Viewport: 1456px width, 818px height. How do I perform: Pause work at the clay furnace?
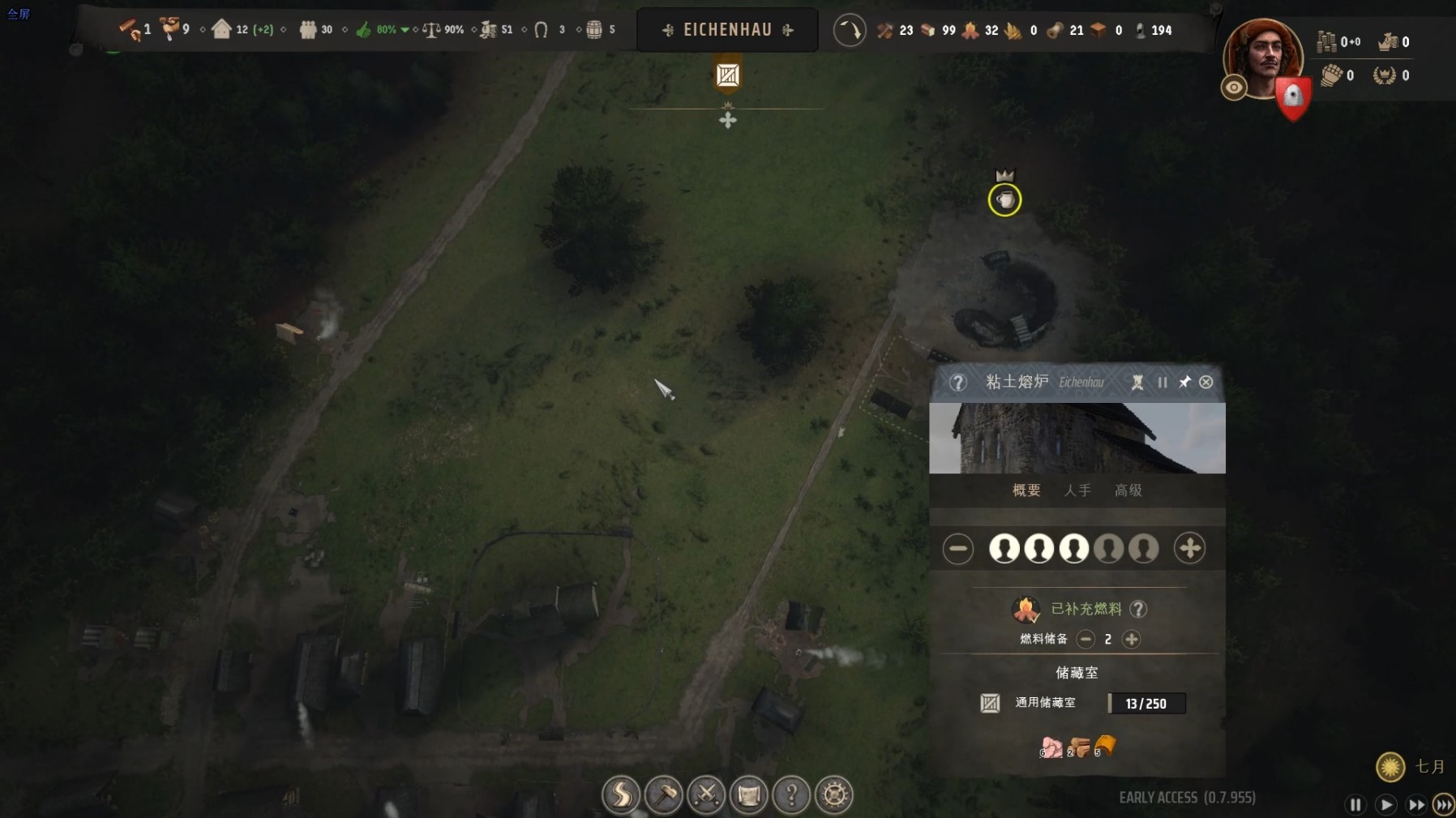(x=1163, y=382)
